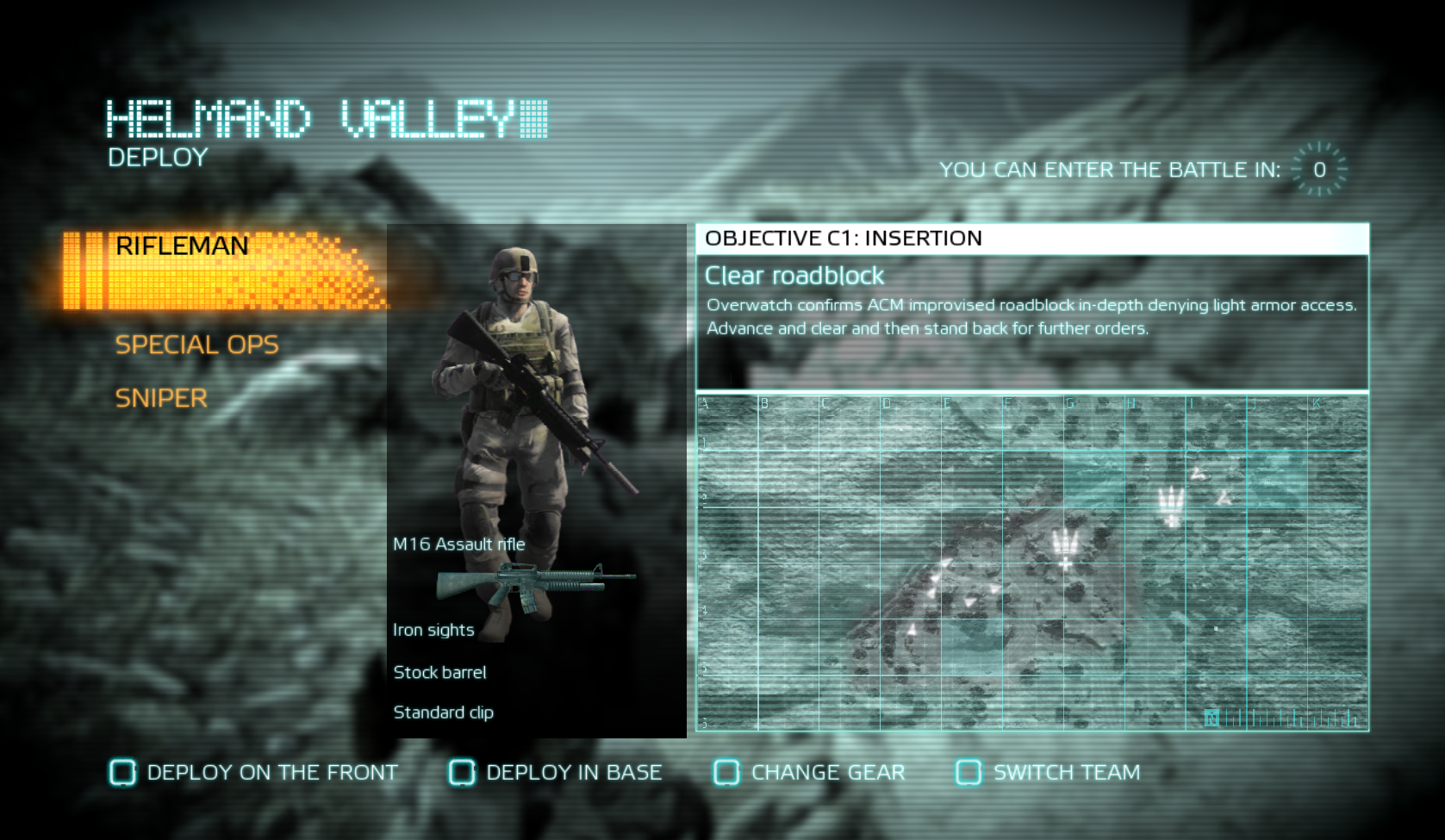
Task: Choose Deploy in Base option
Action: click(556, 773)
